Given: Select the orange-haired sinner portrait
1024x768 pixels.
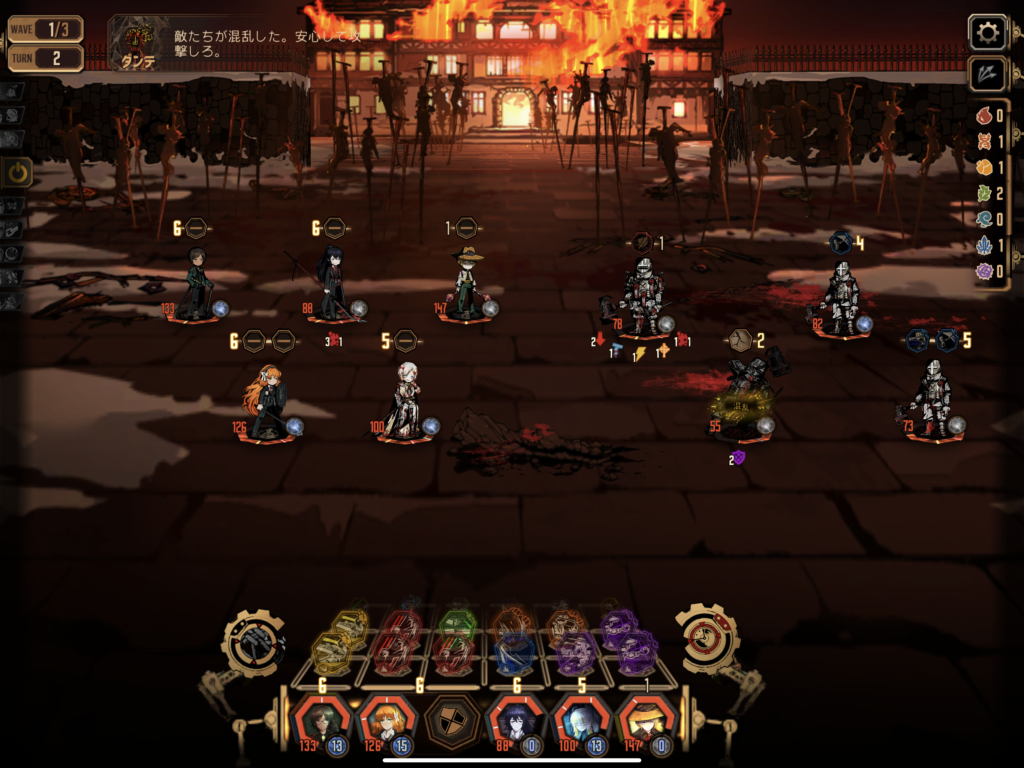Looking at the screenshot, I should click(x=385, y=720).
